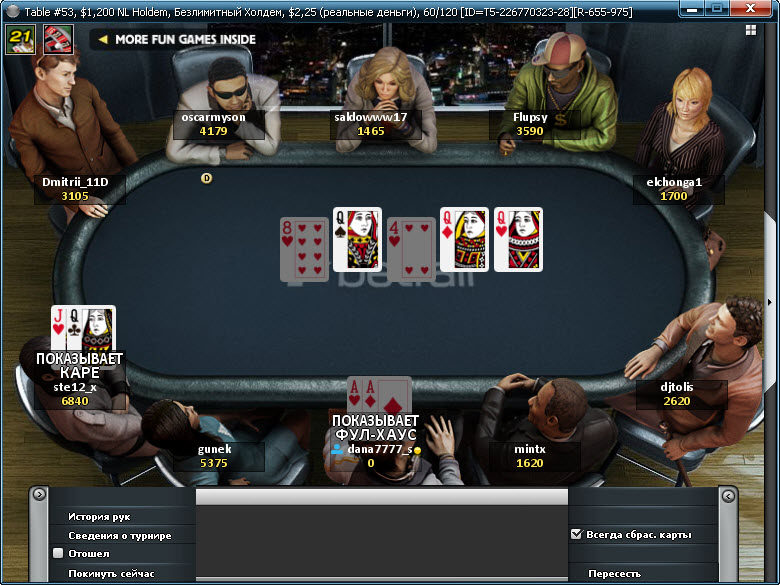Collapse the right bottom panel arrow
Image resolution: width=780 pixels, height=585 pixels.
[728, 495]
